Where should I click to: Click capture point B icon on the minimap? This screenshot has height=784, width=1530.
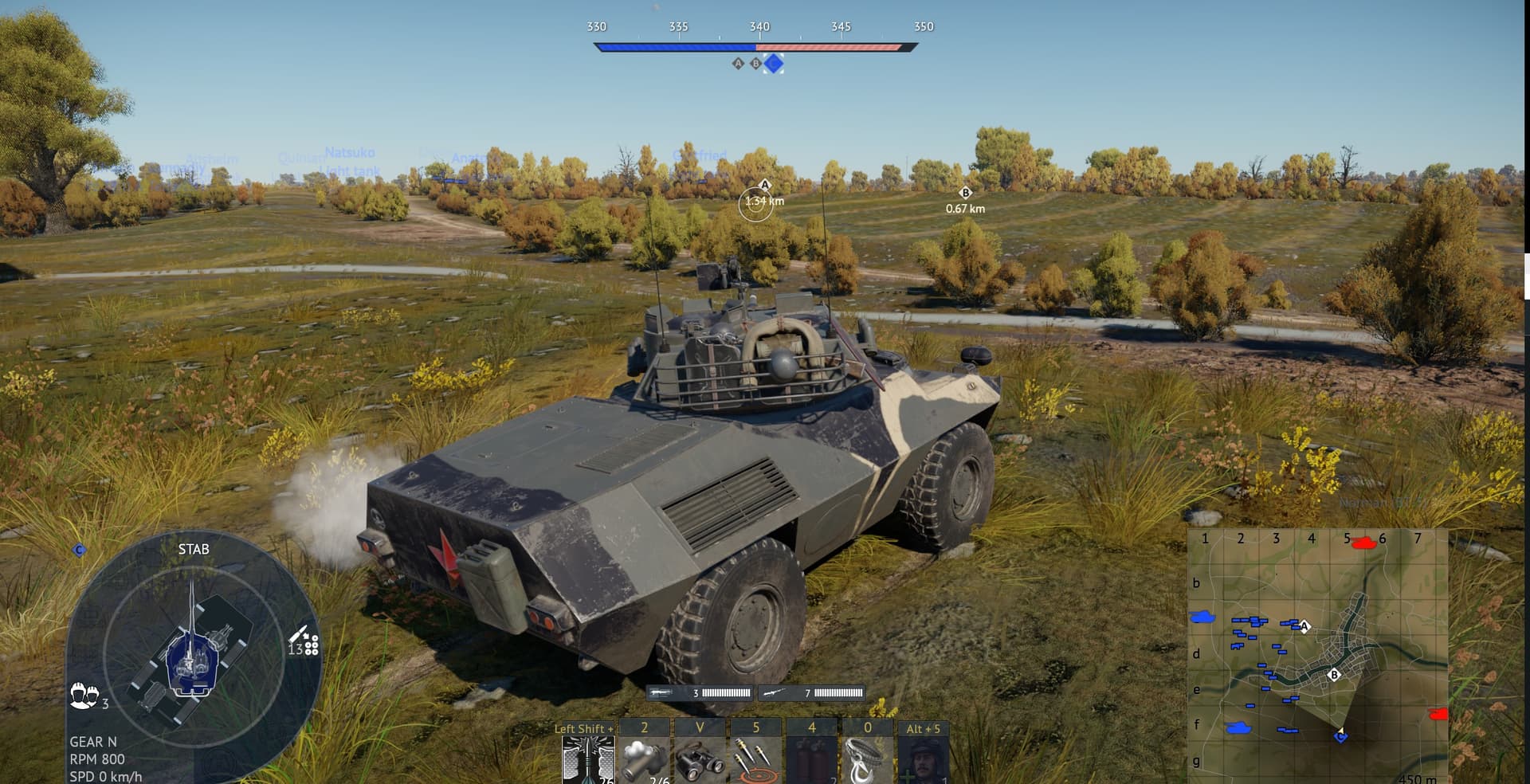[x=1335, y=676]
